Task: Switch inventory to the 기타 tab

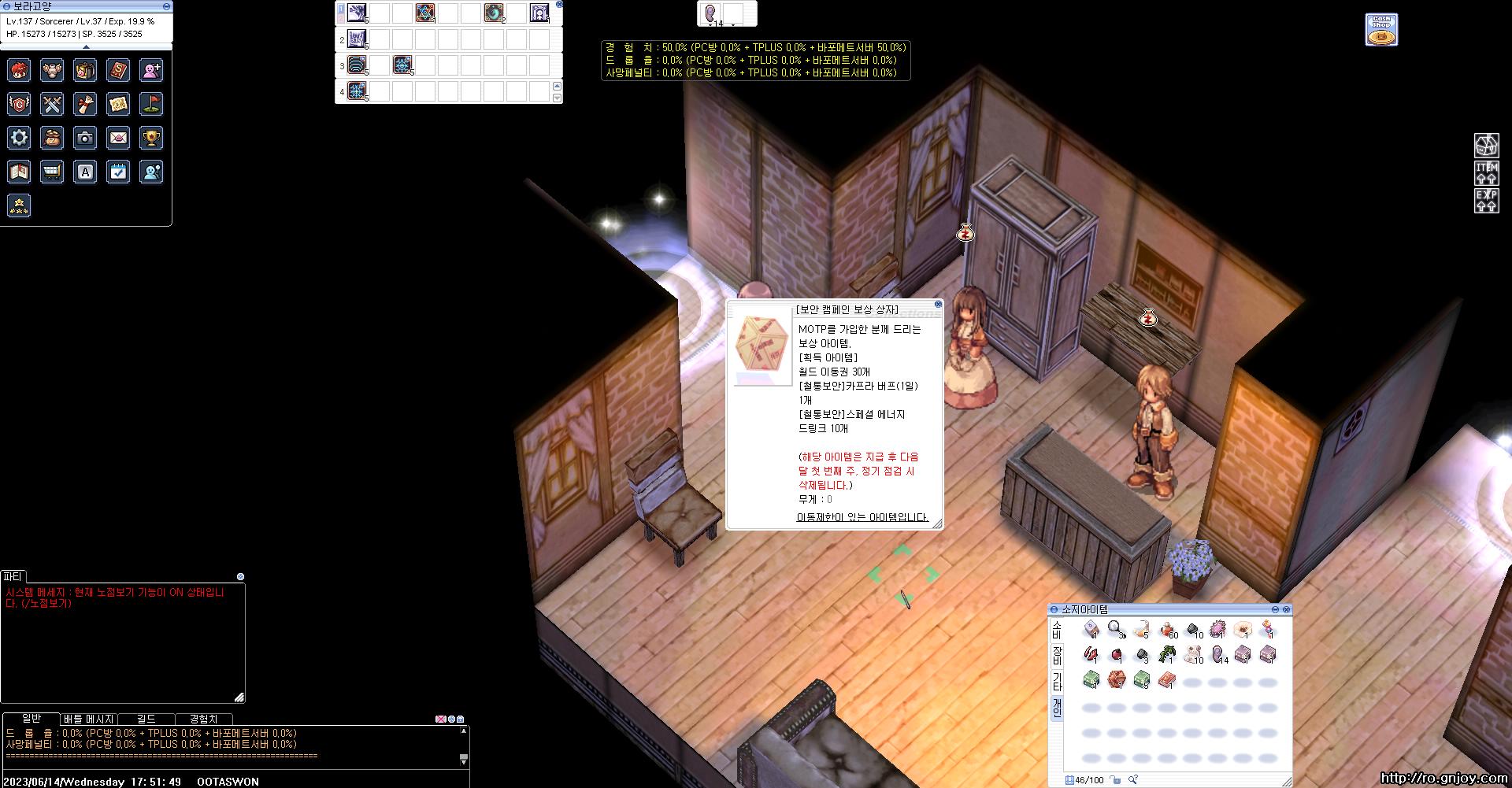Action: pos(1057,682)
